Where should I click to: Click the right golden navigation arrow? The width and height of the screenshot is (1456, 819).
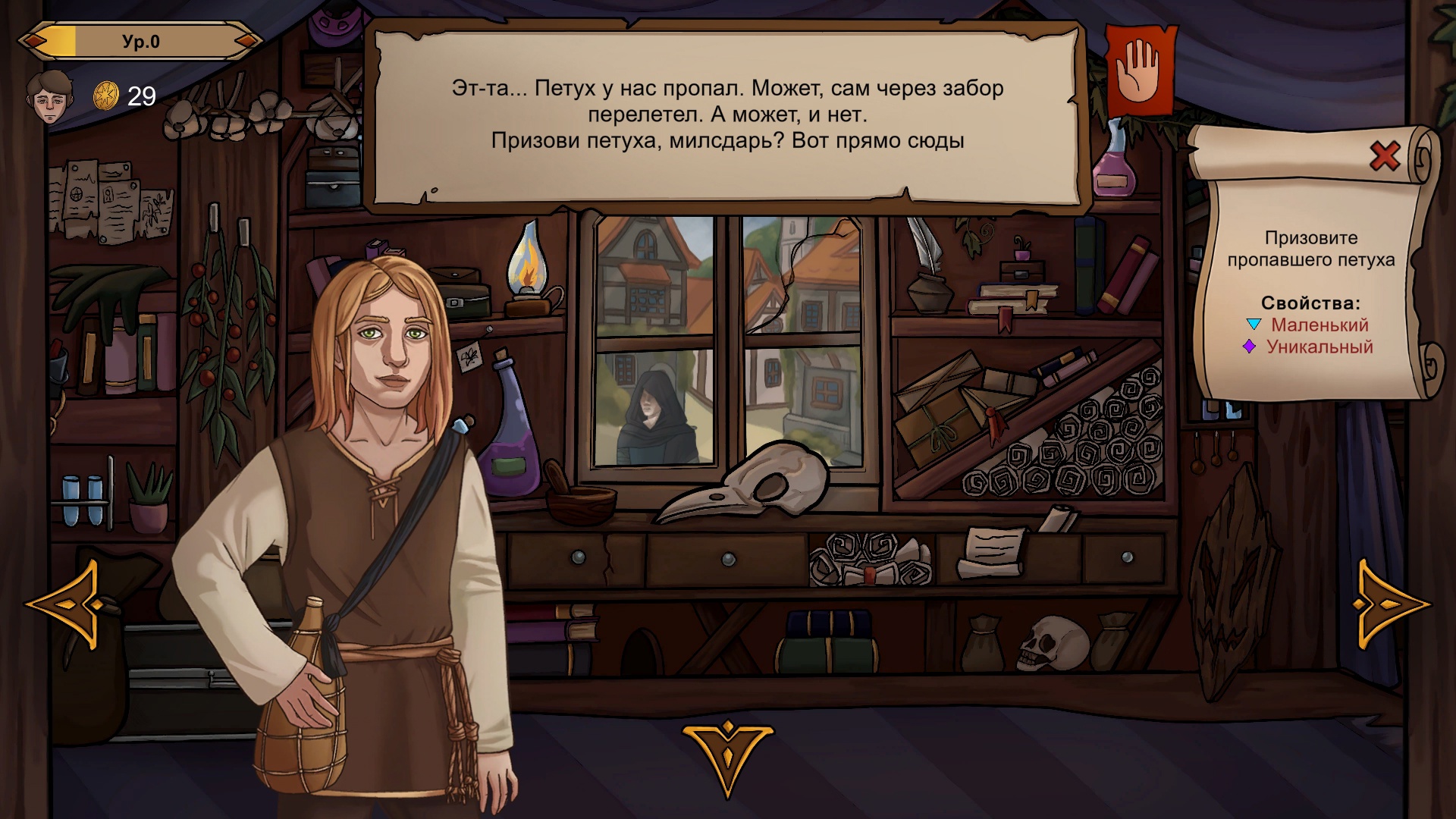coord(1391,603)
